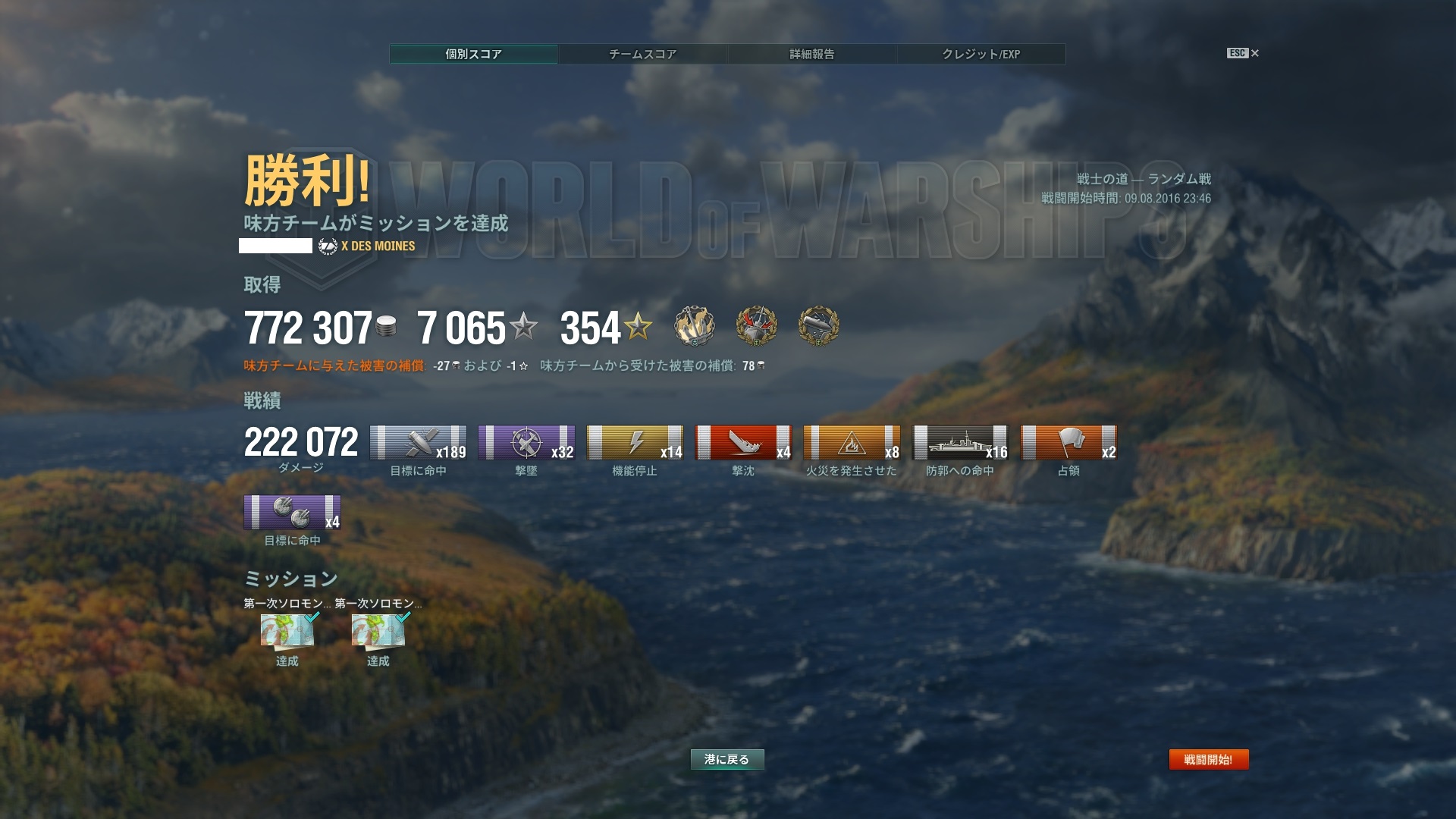The width and height of the screenshot is (1456, 819).
Task: Click the x189 目標に命中 main battery ribbon
Action: click(418, 443)
